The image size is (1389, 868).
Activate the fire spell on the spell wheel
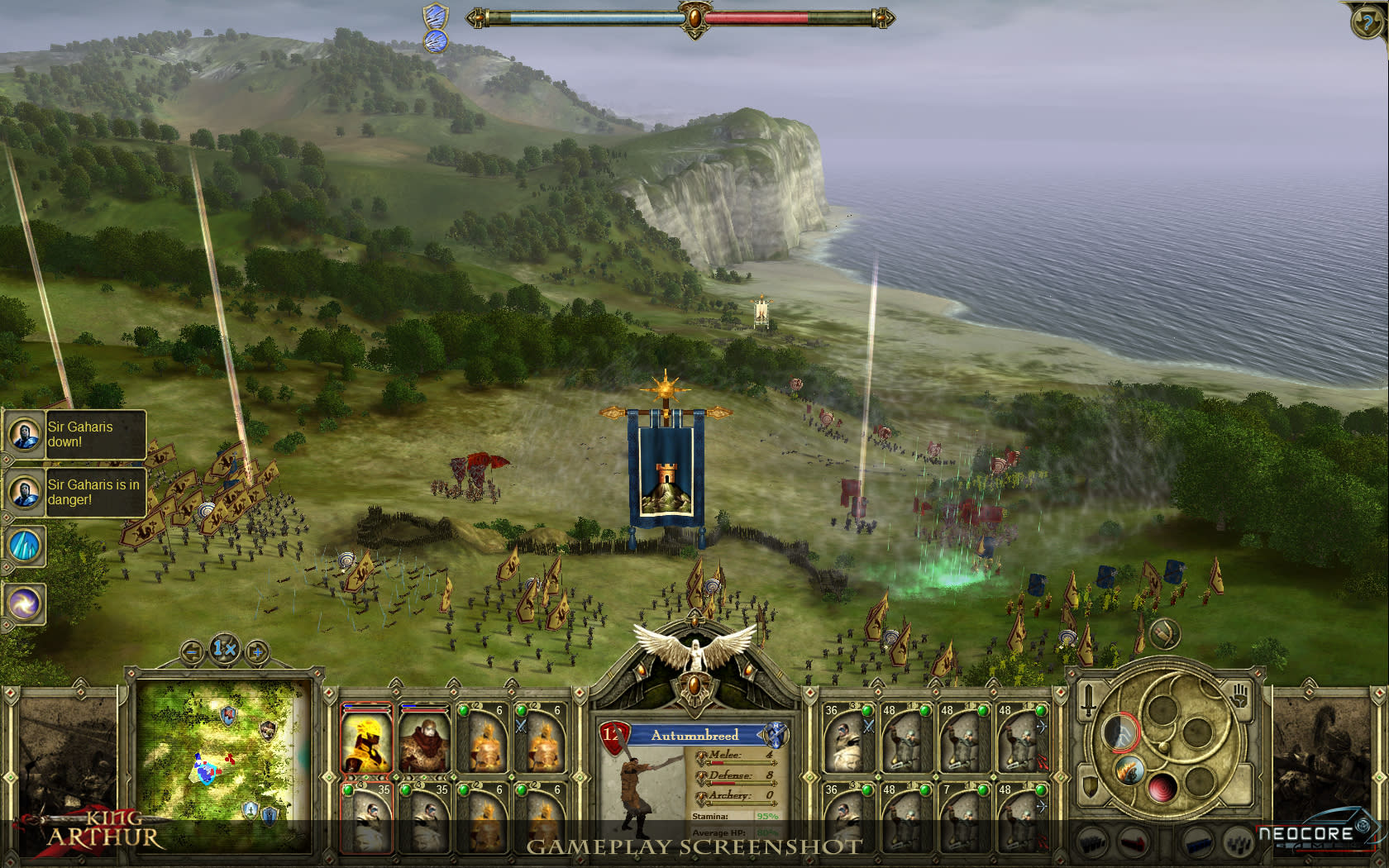coord(1129,770)
